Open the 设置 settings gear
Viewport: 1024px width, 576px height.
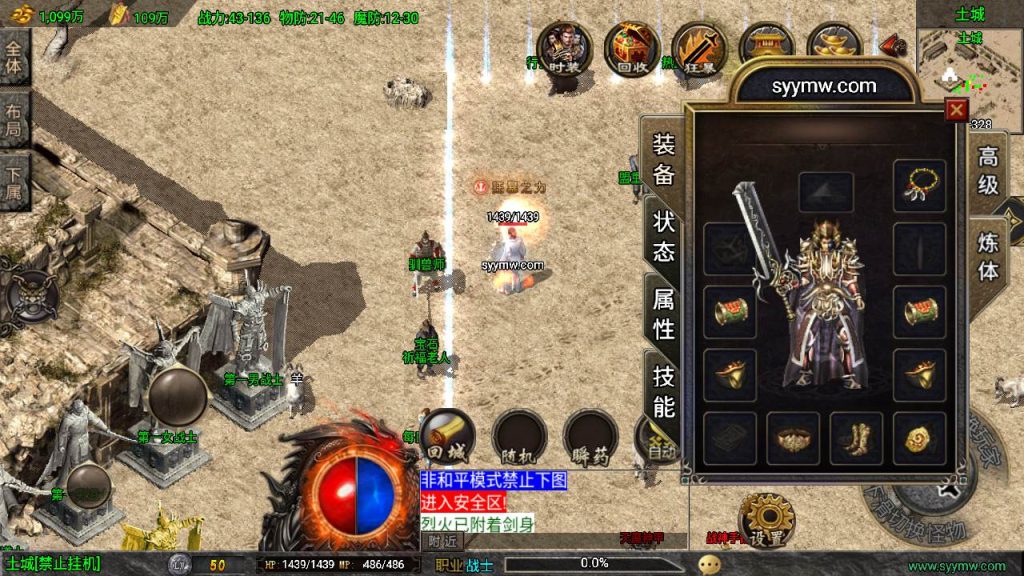(766, 519)
